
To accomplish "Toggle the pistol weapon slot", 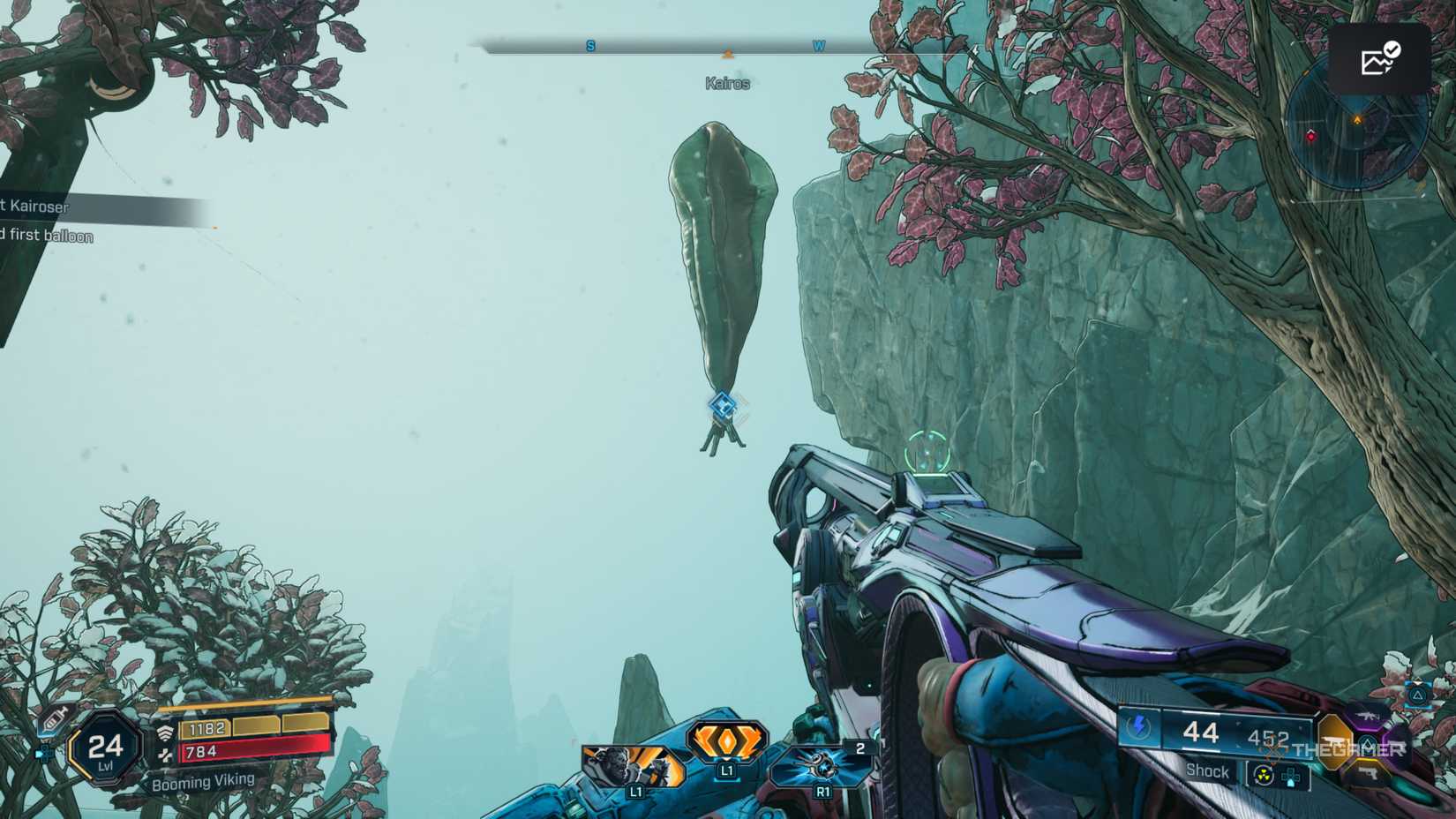I will (1368, 773).
